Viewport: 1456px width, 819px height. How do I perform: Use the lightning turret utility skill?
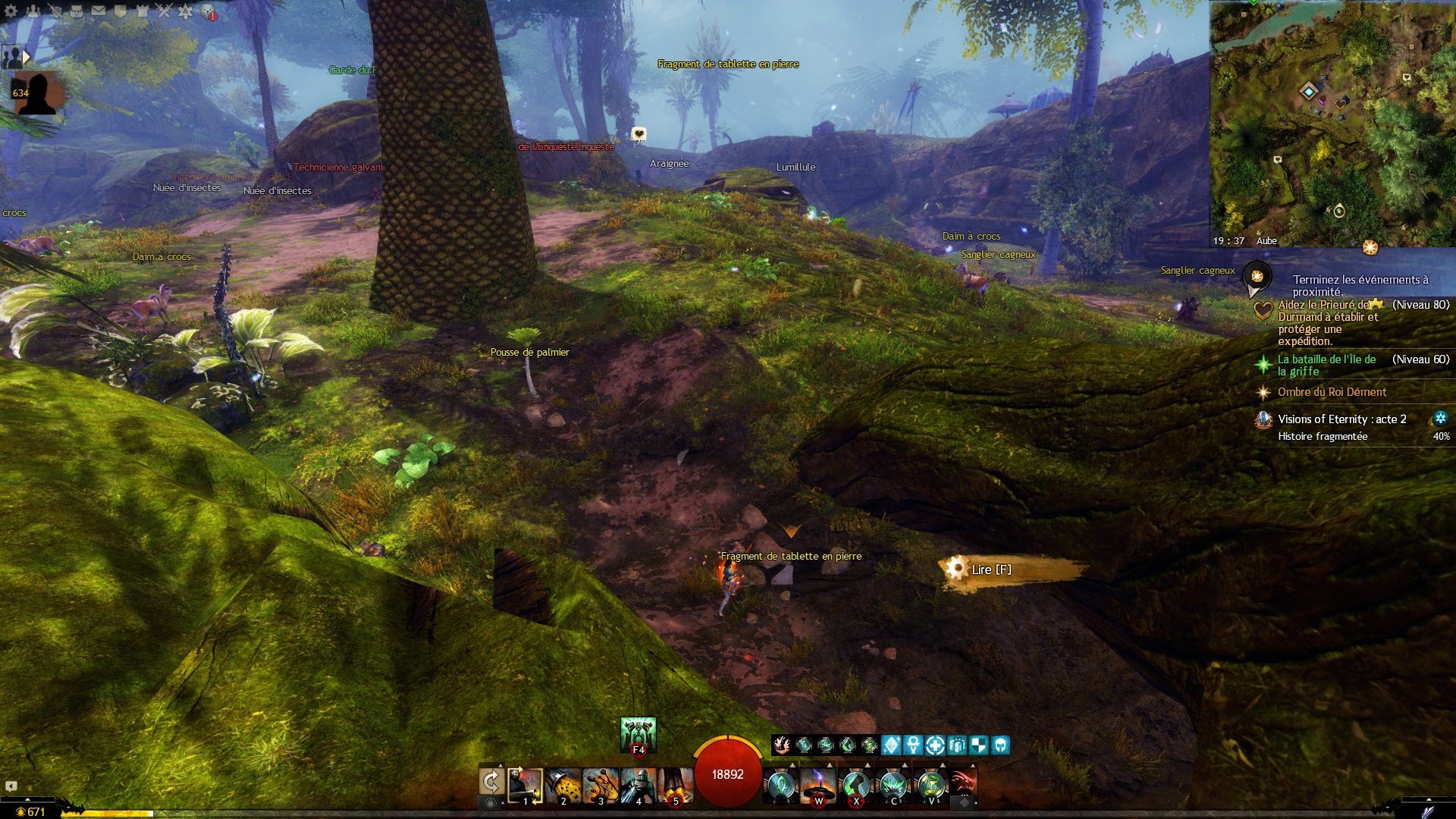tap(818, 786)
